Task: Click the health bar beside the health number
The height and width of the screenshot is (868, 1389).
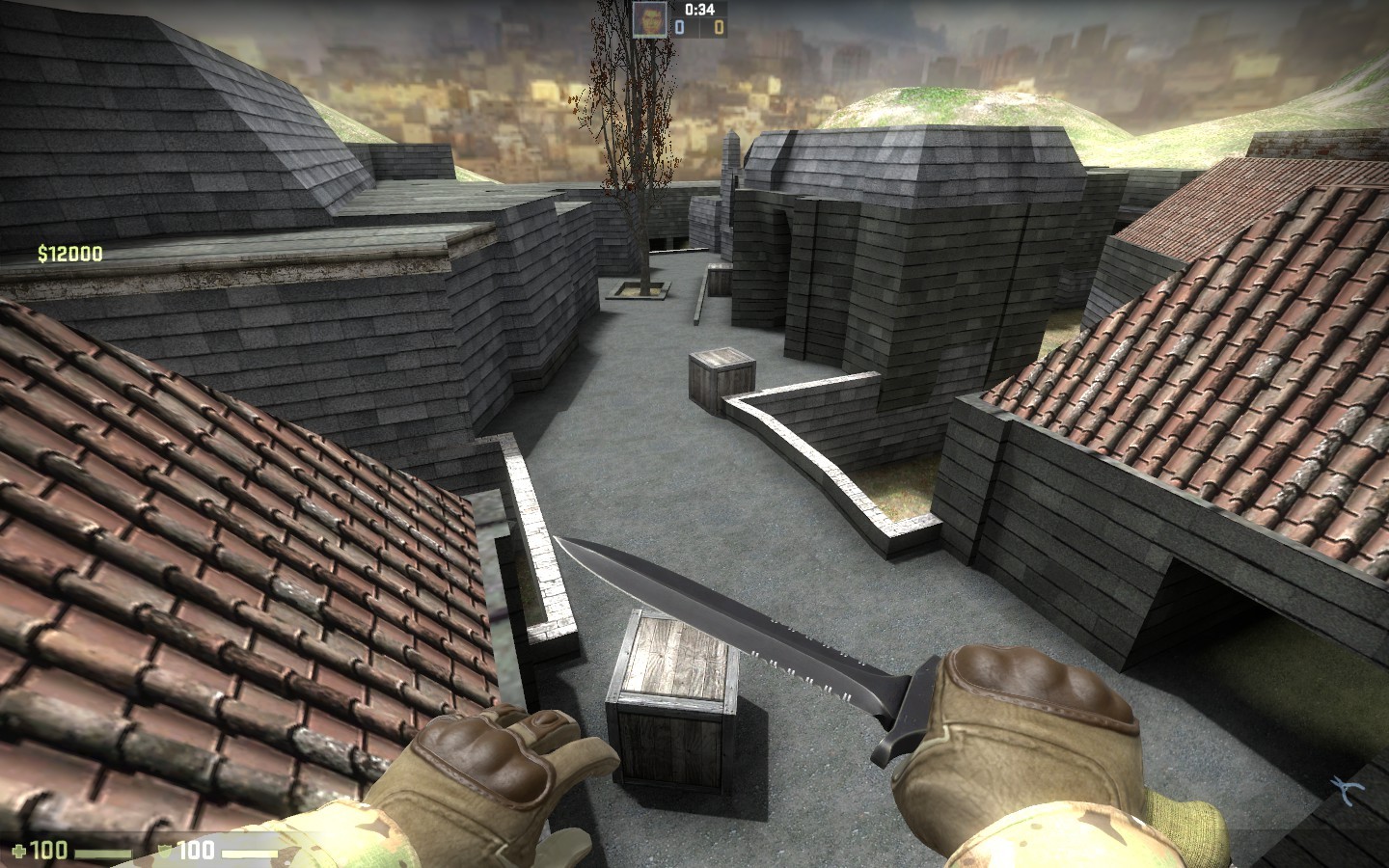Action: 101,851
